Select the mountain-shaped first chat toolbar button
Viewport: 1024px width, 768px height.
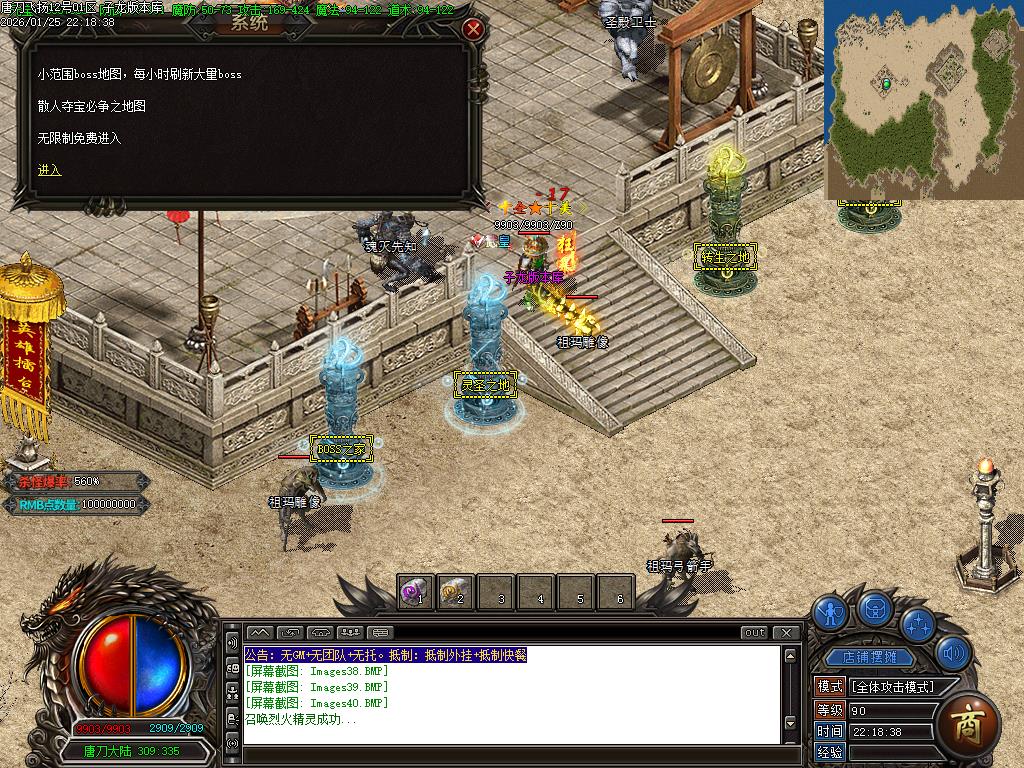(x=259, y=633)
